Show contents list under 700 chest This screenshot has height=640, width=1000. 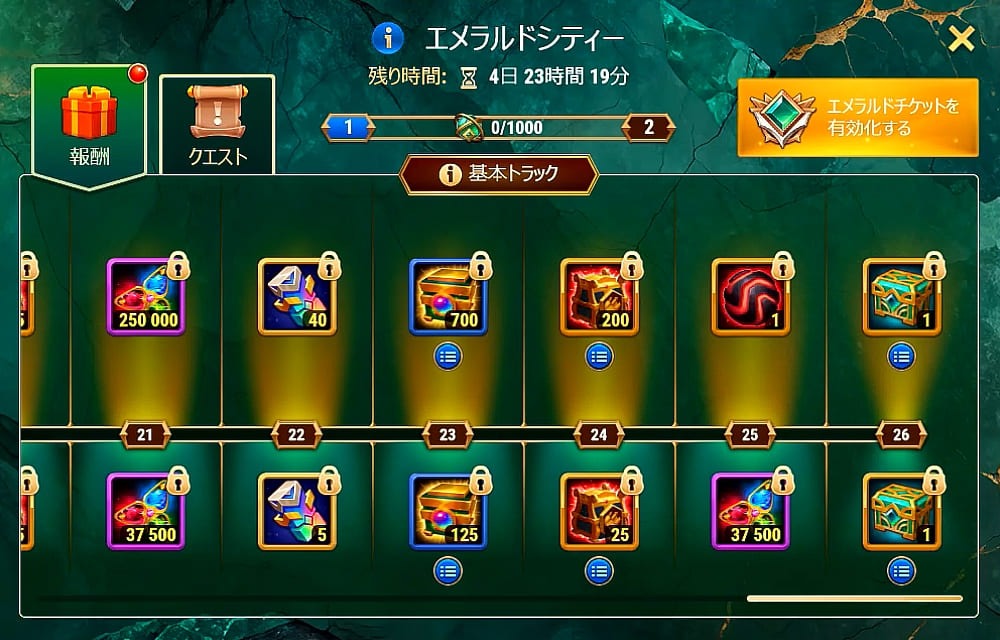448,355
